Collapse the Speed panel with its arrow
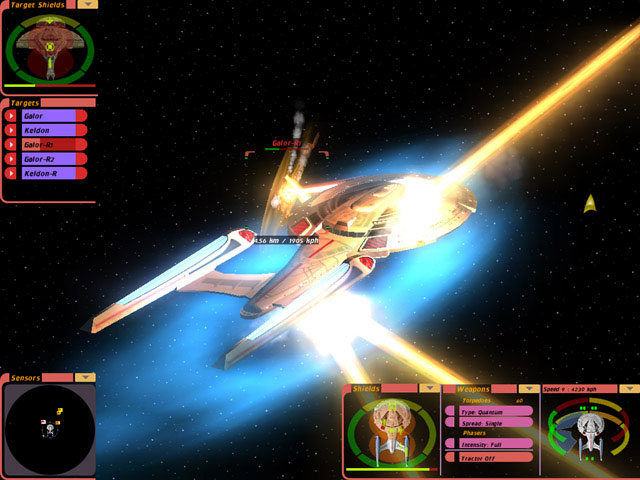This screenshot has width=640, height=480. [629, 388]
